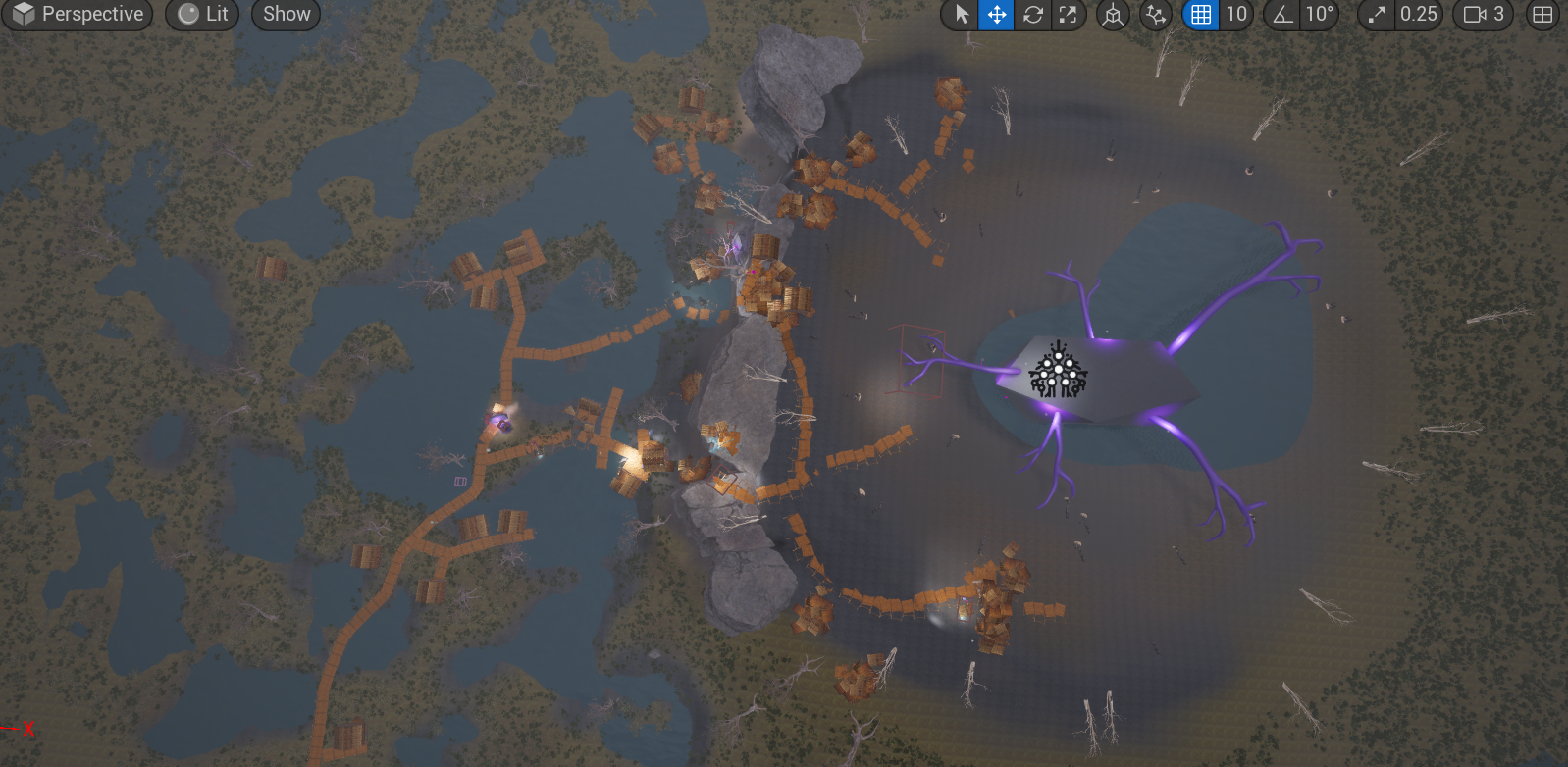Screen dimensions: 1568x767
Task: Switch to the select arrow tool
Action: click(x=962, y=15)
